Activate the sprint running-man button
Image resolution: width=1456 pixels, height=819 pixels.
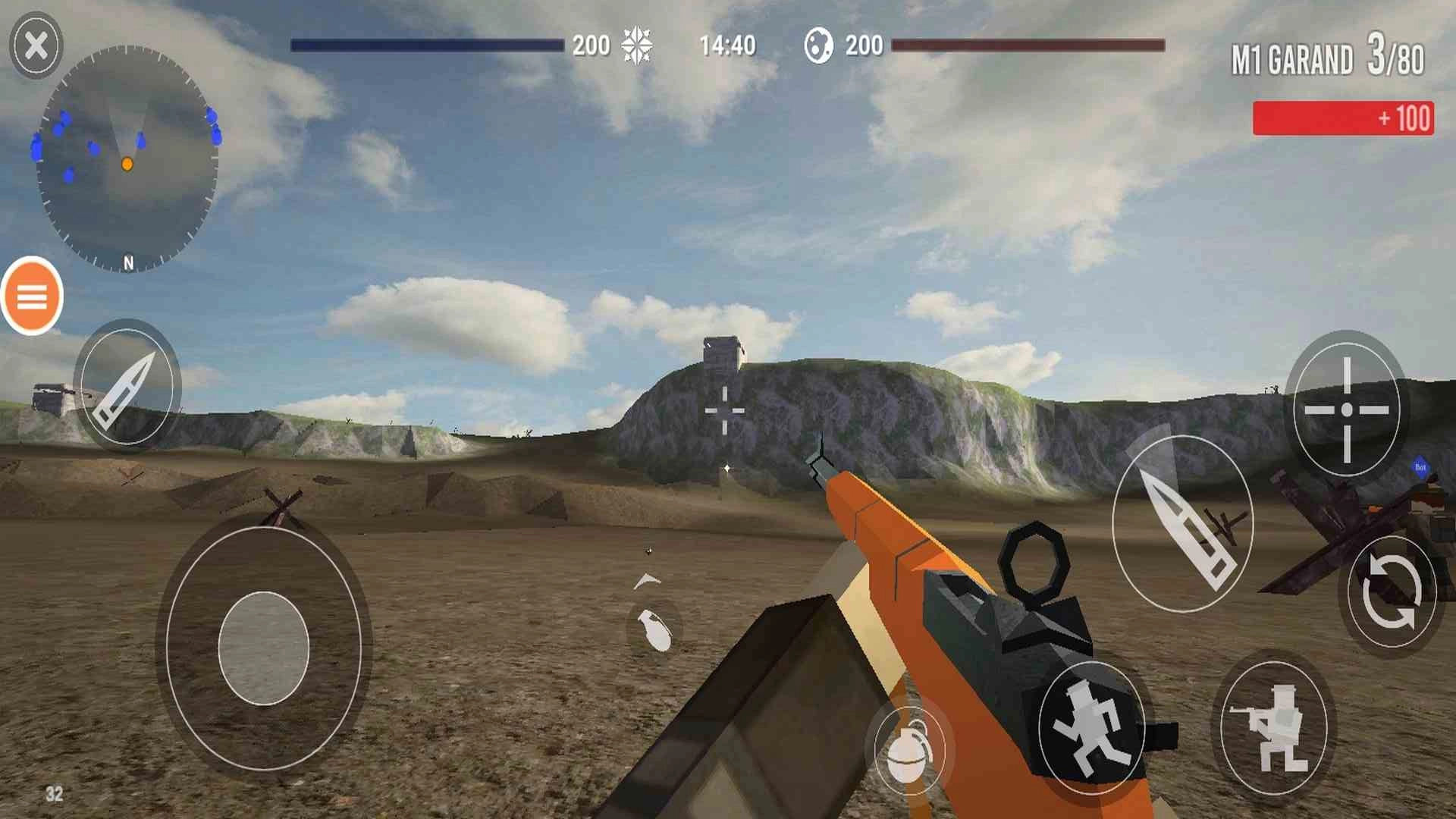pyautogui.click(x=1090, y=728)
